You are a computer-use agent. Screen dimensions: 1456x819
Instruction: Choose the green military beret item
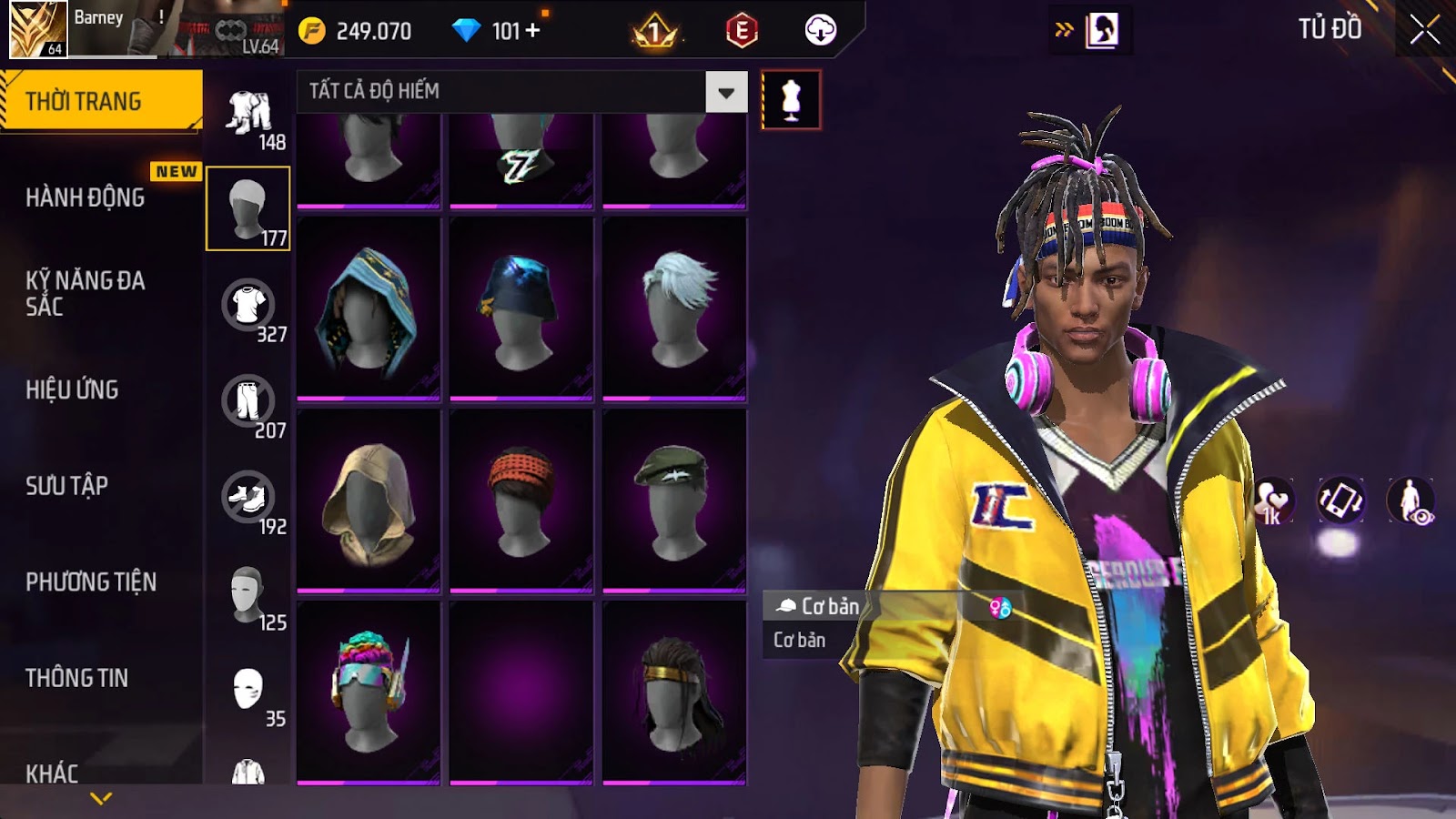click(674, 500)
